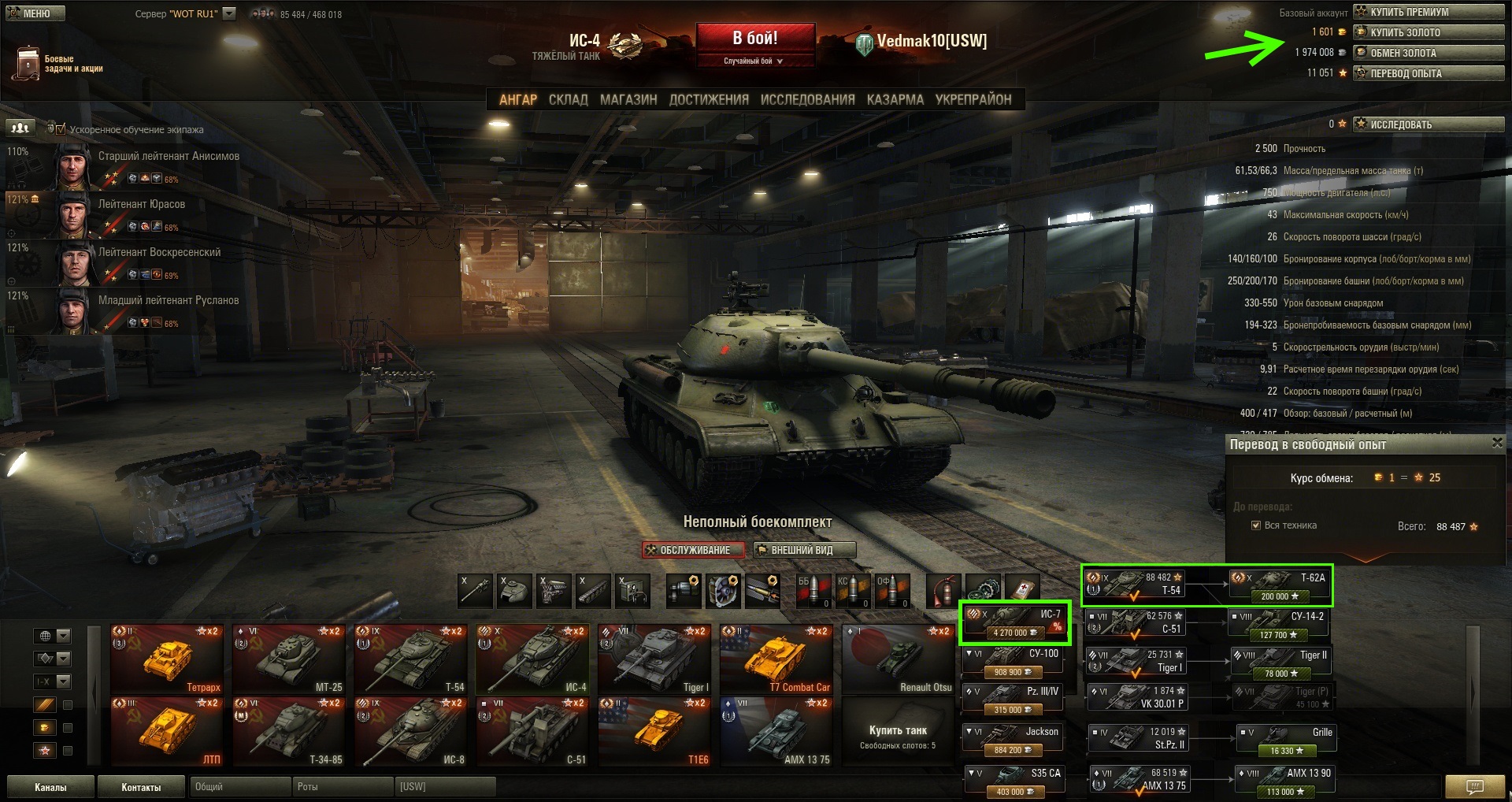Viewport: 1512px width, 802px height.
Task: Close the free experience conversion panel
Action: [x=1497, y=444]
